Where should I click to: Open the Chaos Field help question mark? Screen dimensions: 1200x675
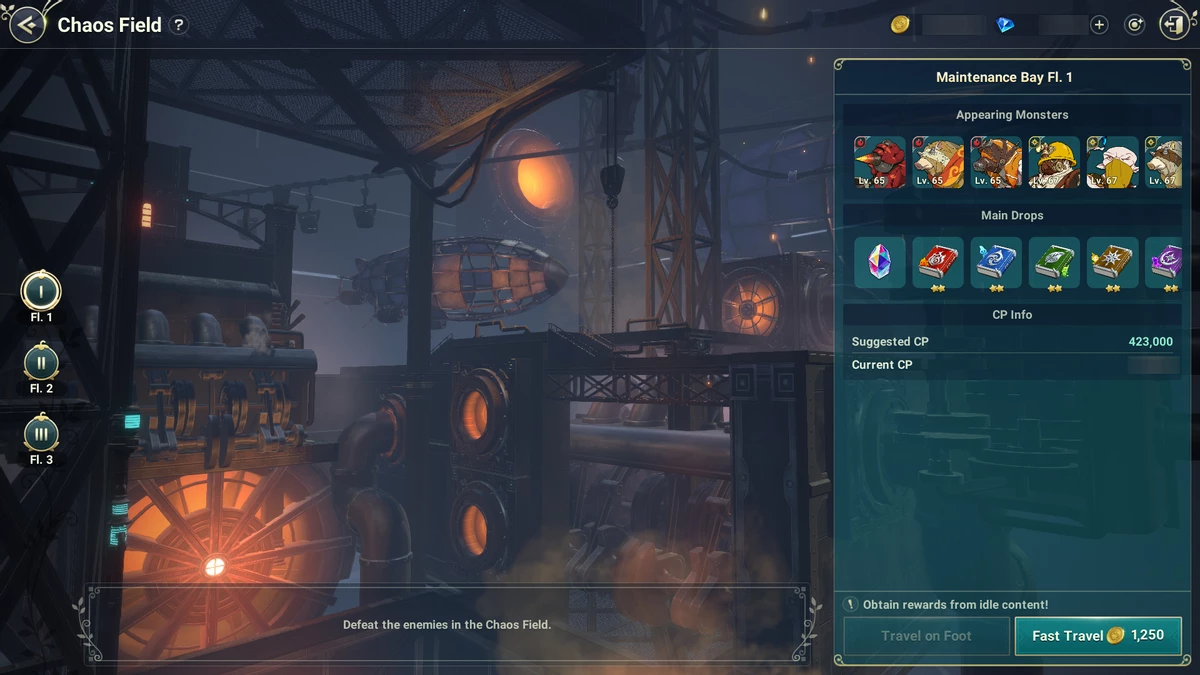click(x=179, y=26)
